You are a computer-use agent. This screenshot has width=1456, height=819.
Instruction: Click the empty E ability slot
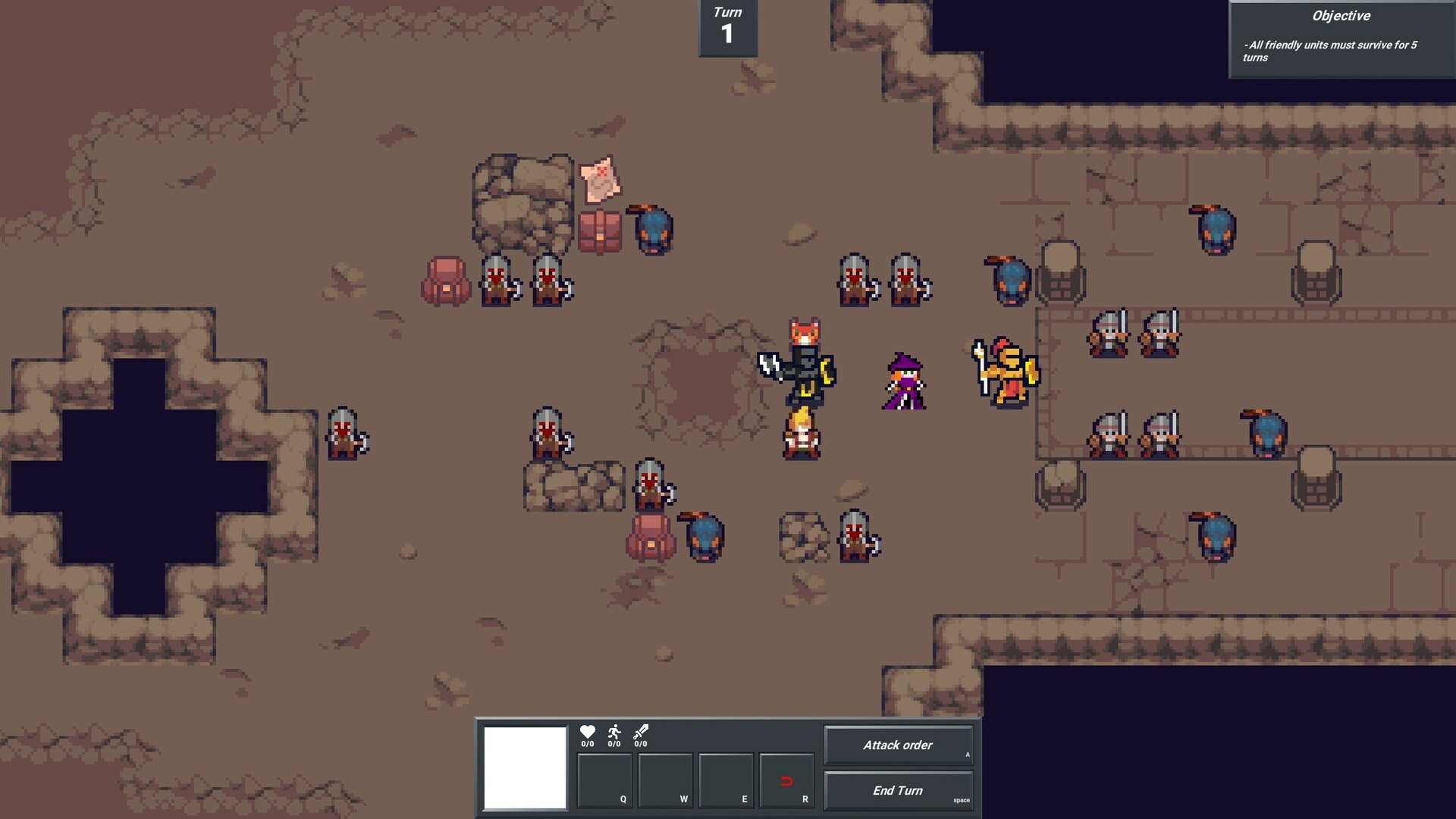click(x=726, y=780)
